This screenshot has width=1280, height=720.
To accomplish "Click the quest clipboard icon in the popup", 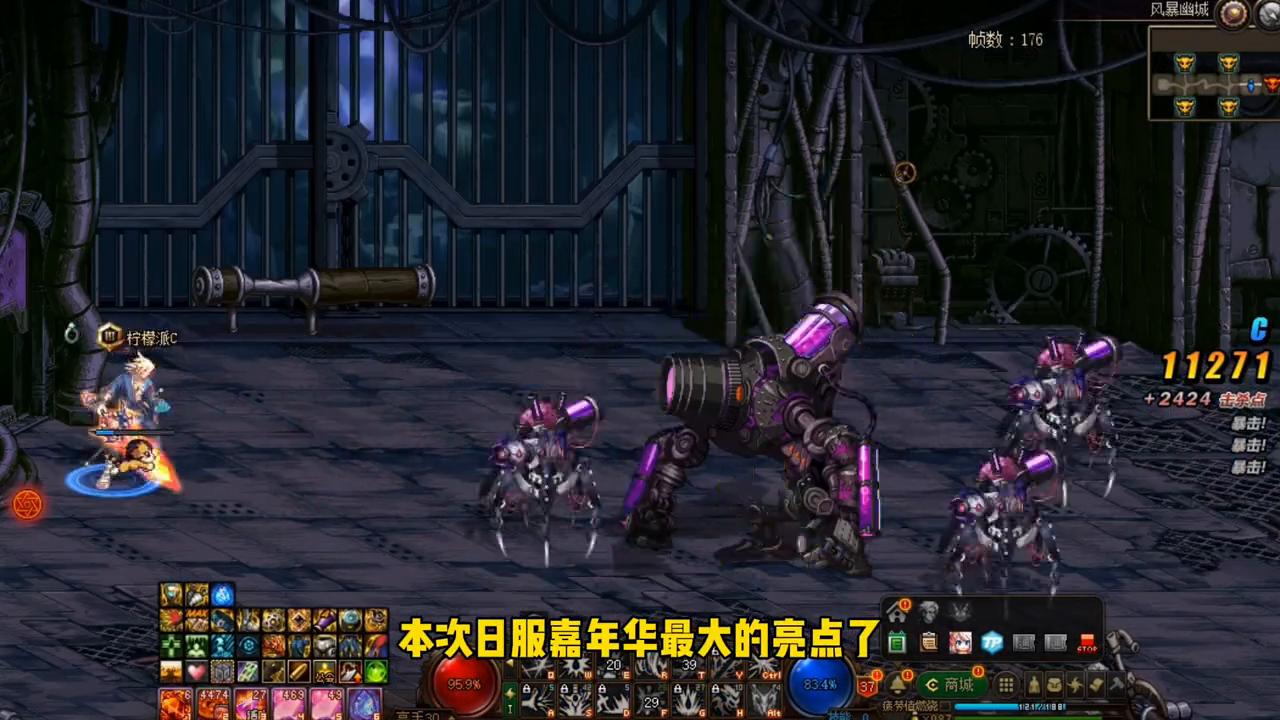I will (929, 642).
